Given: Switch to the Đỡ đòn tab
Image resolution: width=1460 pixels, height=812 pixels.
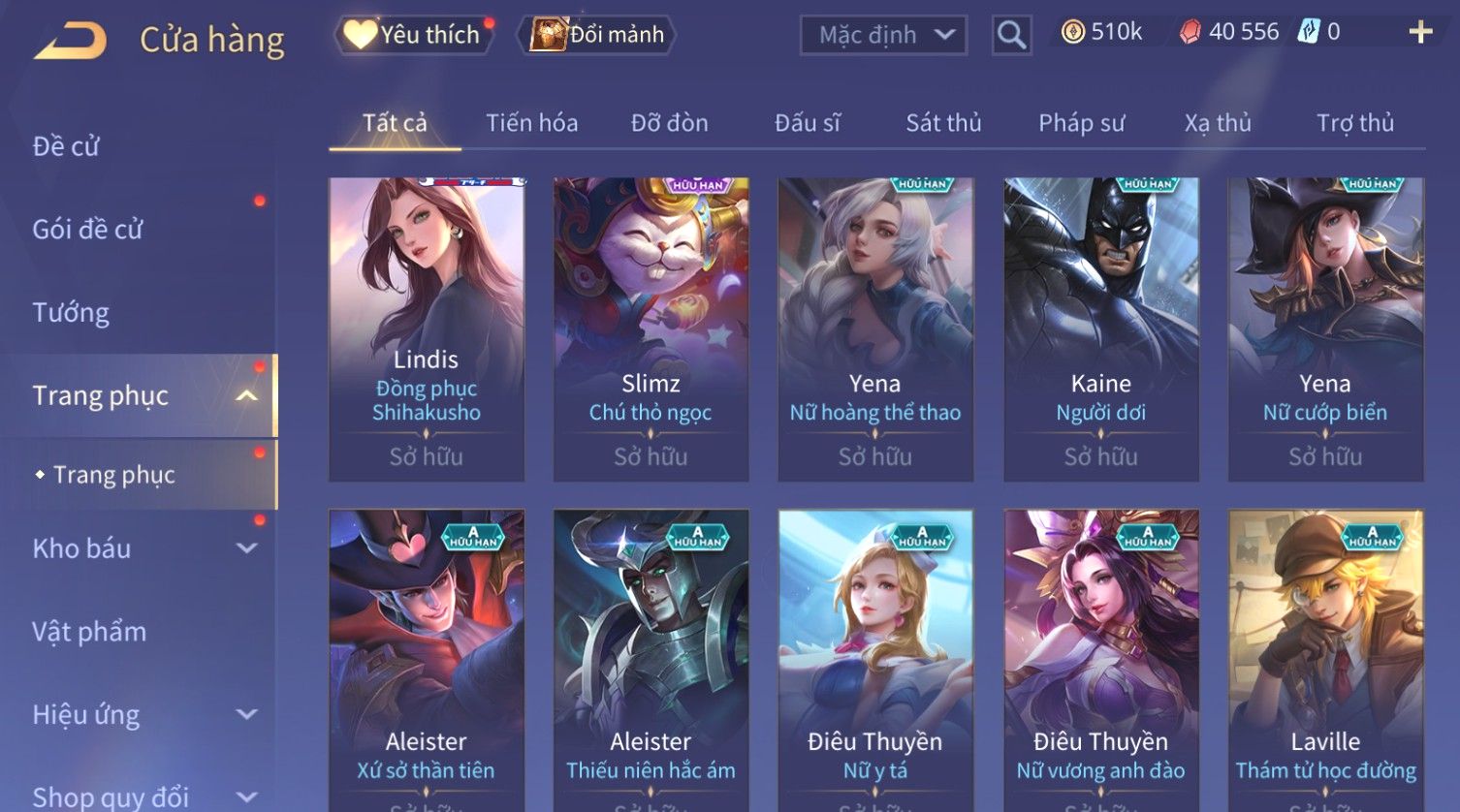Looking at the screenshot, I should click(669, 123).
